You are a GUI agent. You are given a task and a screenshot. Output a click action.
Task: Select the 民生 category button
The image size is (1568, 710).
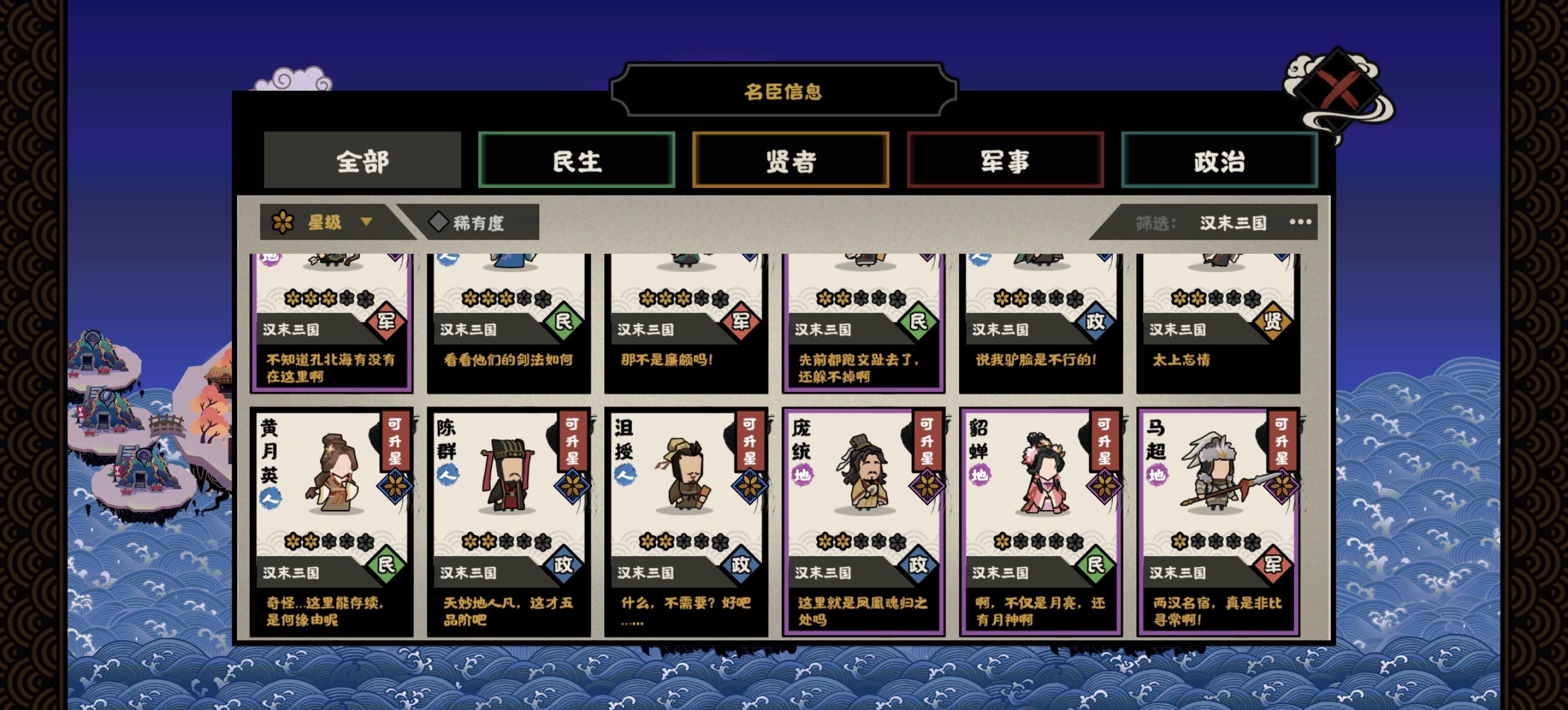[577, 162]
